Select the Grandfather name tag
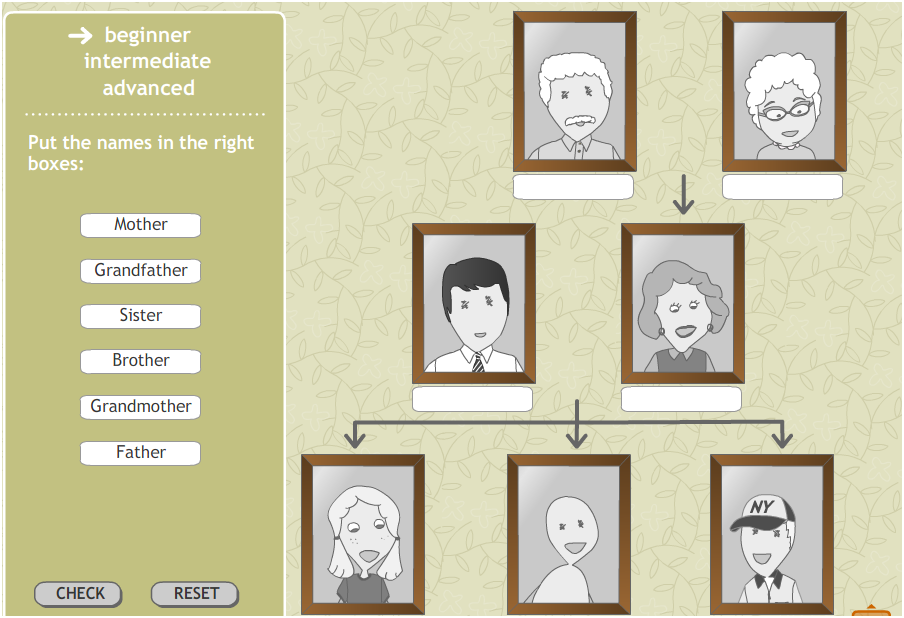 pyautogui.click(x=141, y=271)
